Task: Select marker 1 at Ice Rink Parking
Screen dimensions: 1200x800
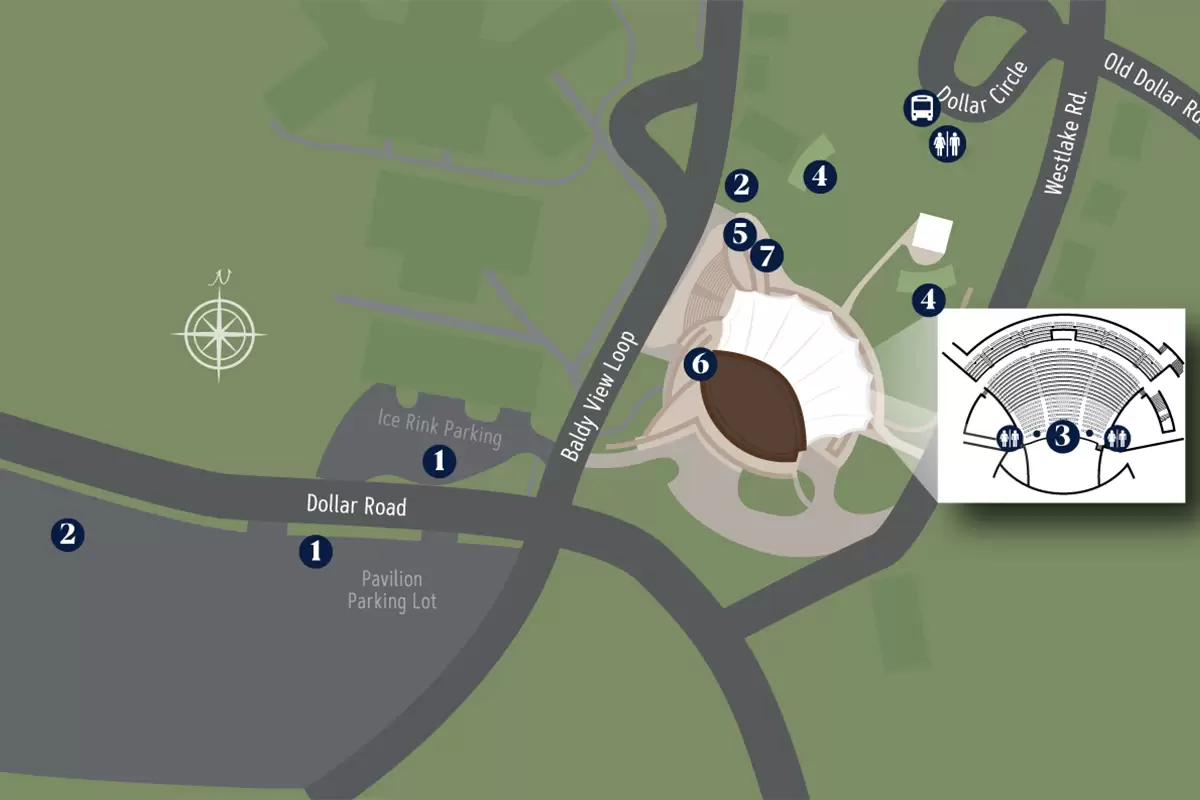Action: click(439, 460)
